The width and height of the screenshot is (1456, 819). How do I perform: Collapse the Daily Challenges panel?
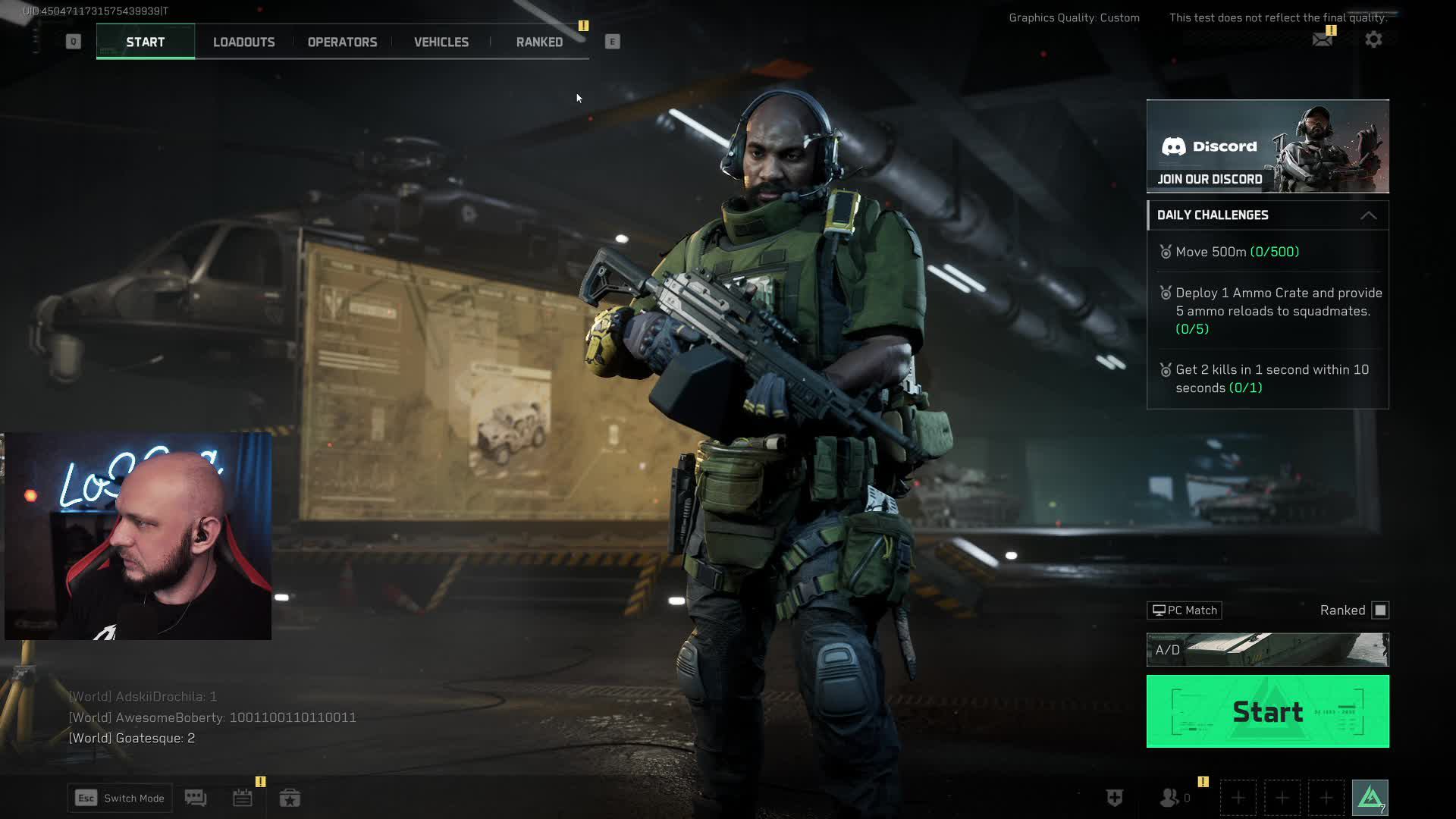1368,215
